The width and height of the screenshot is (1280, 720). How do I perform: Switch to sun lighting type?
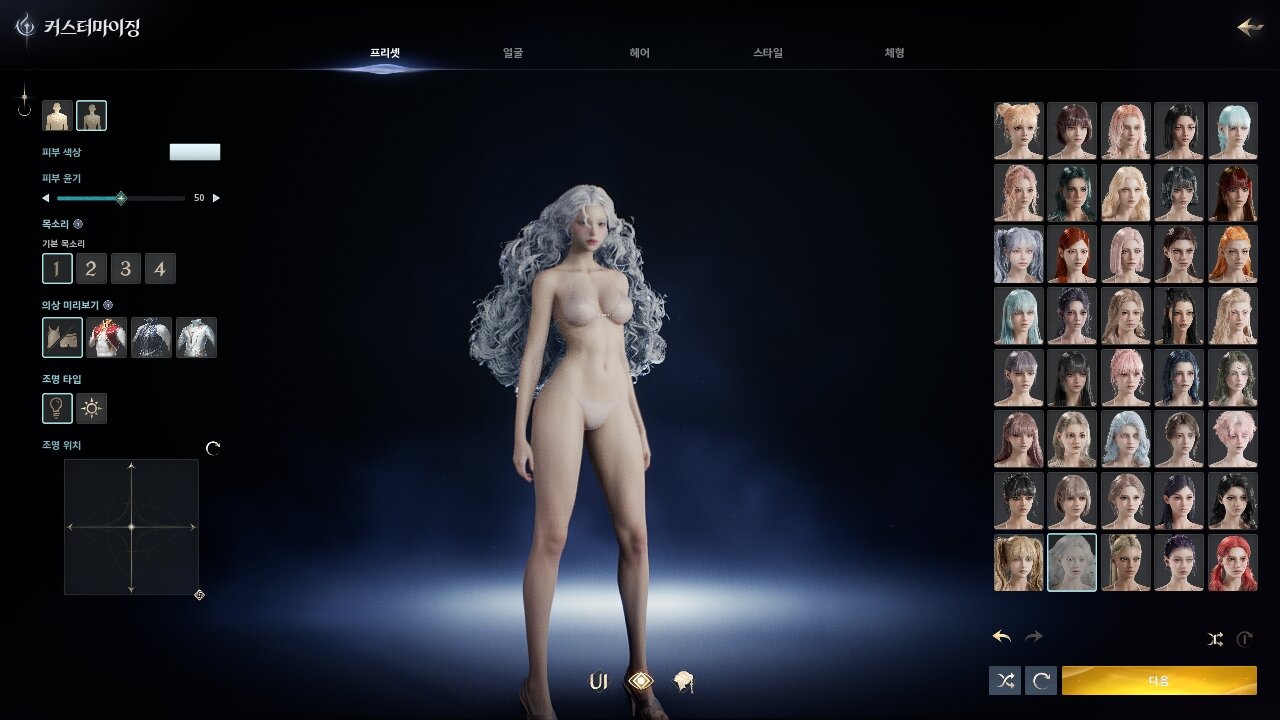92,408
